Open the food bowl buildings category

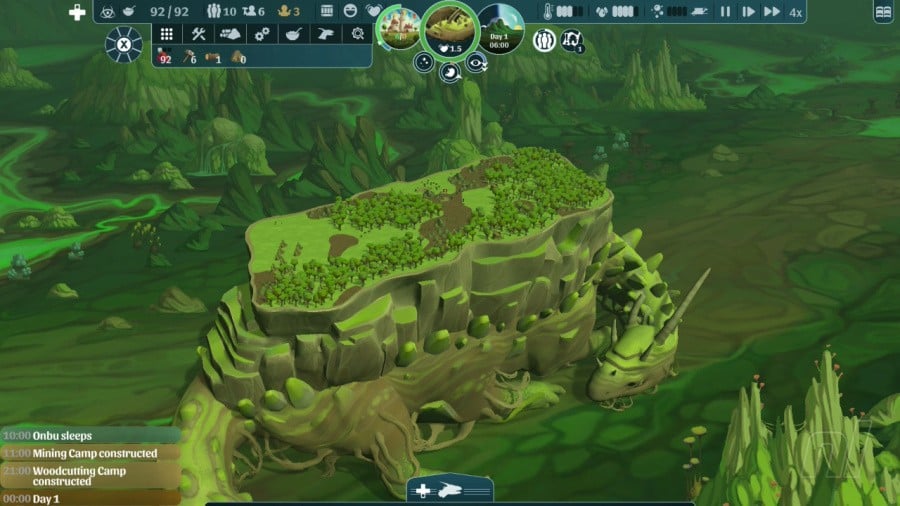pyautogui.click(x=294, y=34)
